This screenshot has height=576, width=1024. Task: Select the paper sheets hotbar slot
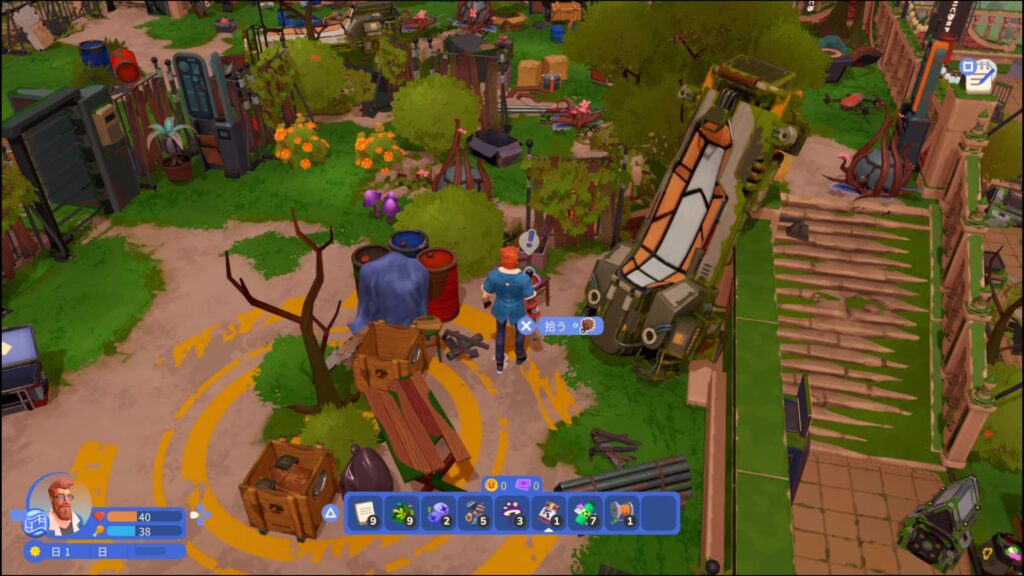point(364,513)
